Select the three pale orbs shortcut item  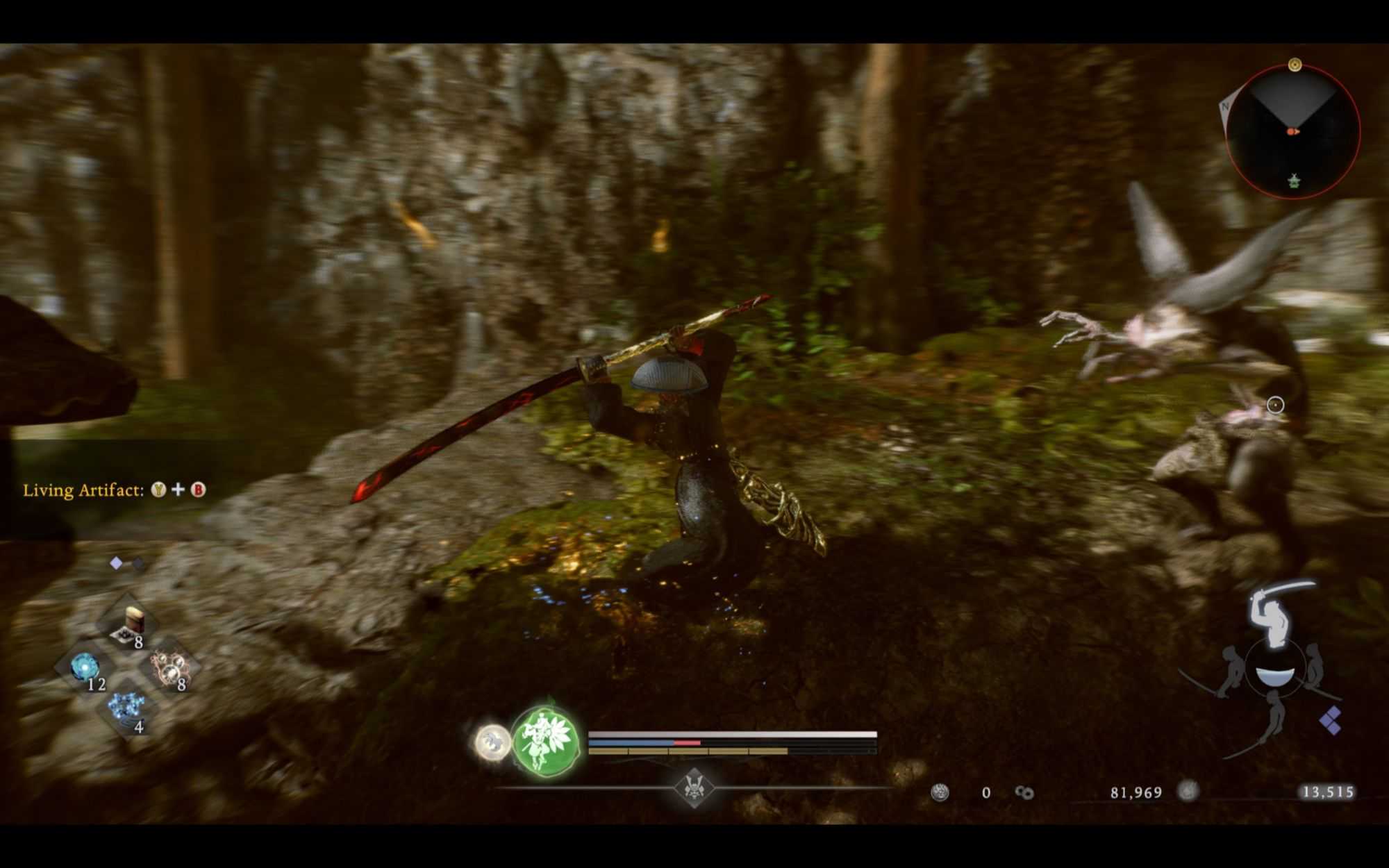point(169,669)
